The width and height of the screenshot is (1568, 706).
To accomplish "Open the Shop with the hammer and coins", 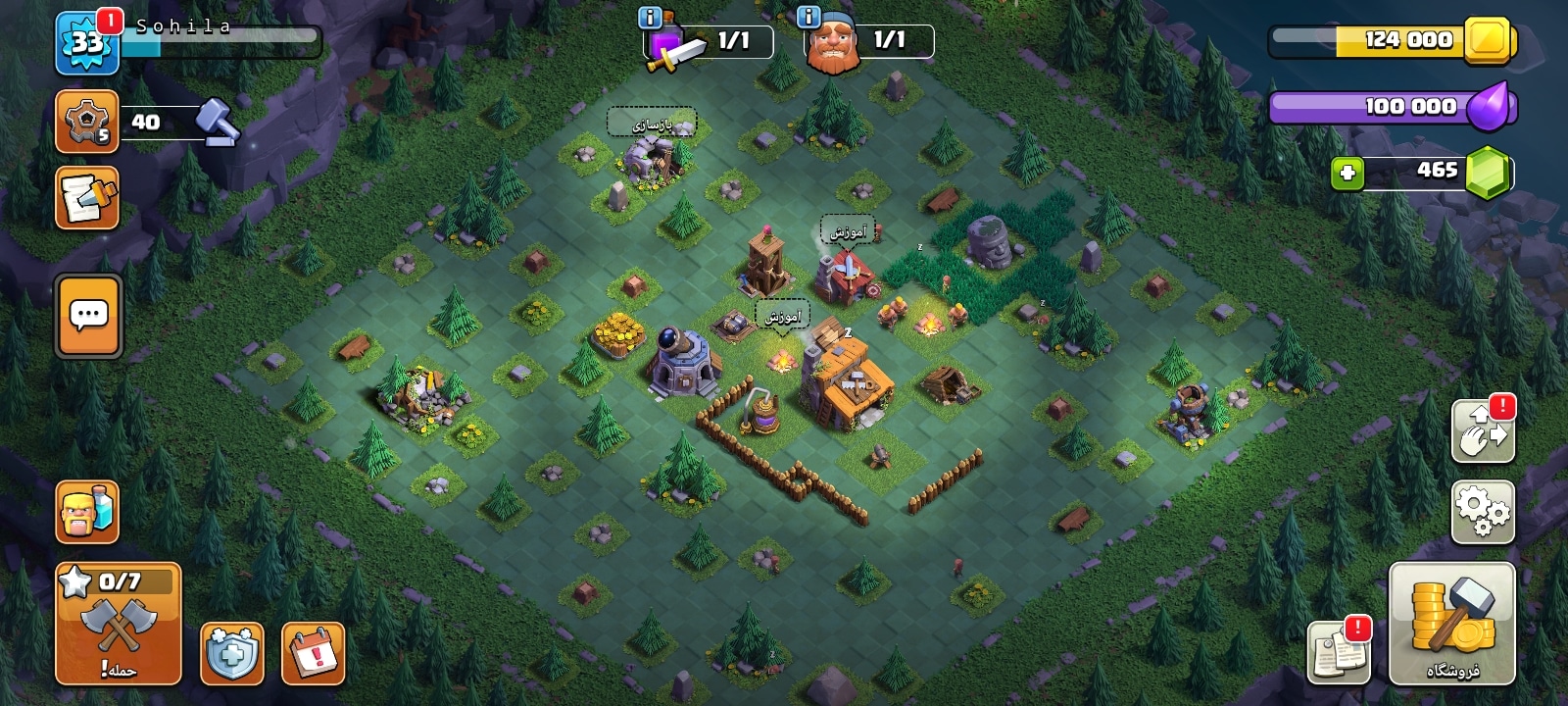I will click(x=1451, y=624).
